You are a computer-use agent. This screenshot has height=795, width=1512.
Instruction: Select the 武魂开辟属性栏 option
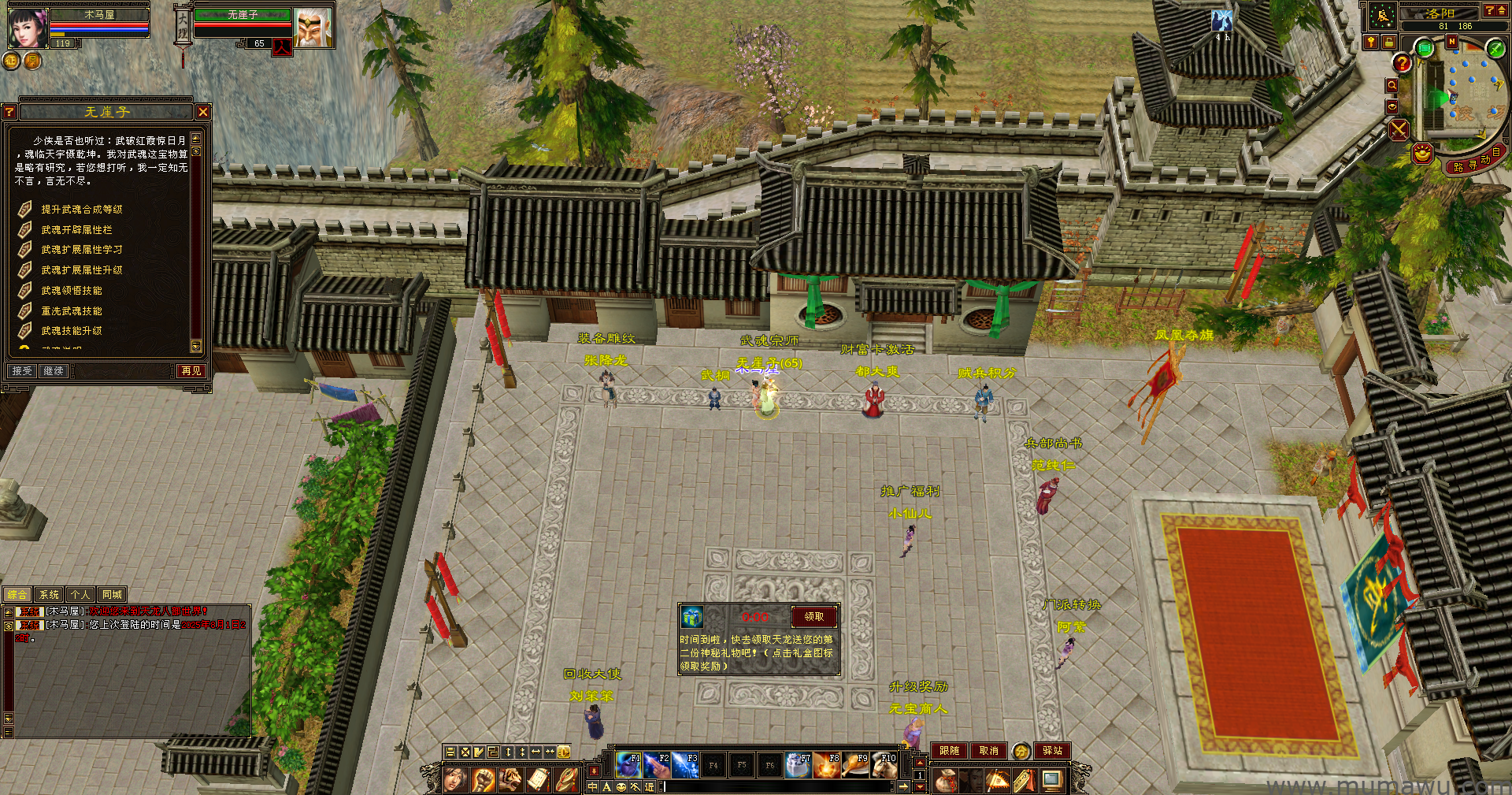click(x=76, y=230)
